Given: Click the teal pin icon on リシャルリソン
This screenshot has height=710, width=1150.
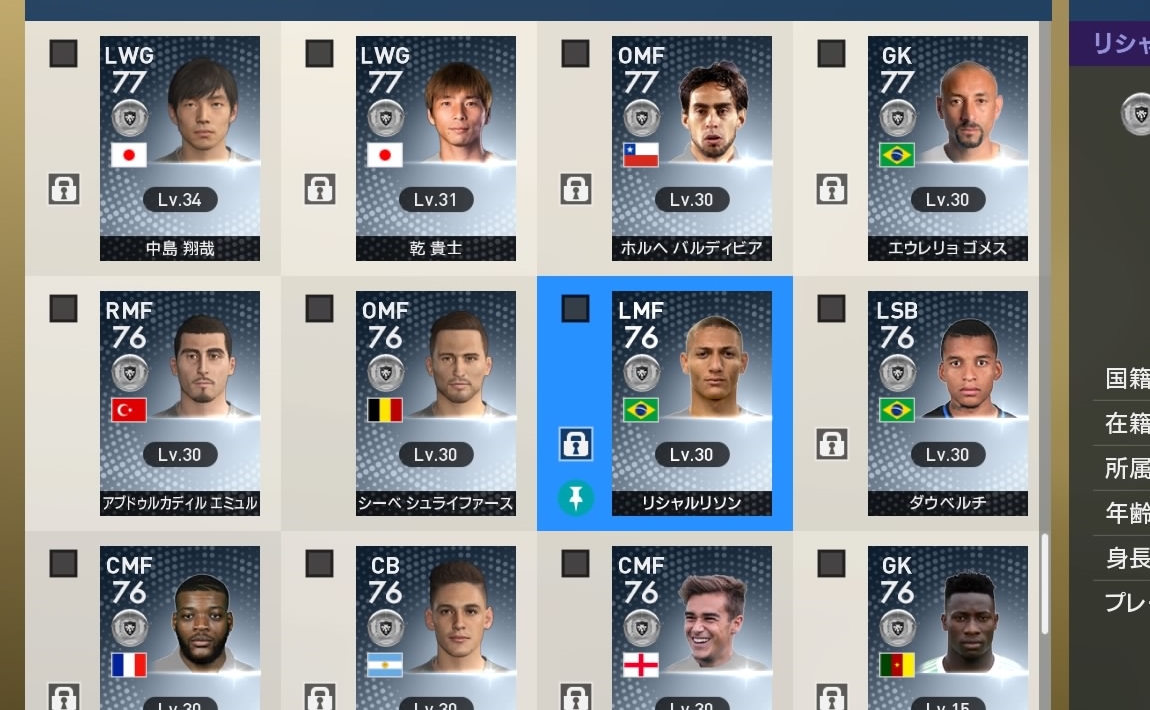Looking at the screenshot, I should [575, 497].
